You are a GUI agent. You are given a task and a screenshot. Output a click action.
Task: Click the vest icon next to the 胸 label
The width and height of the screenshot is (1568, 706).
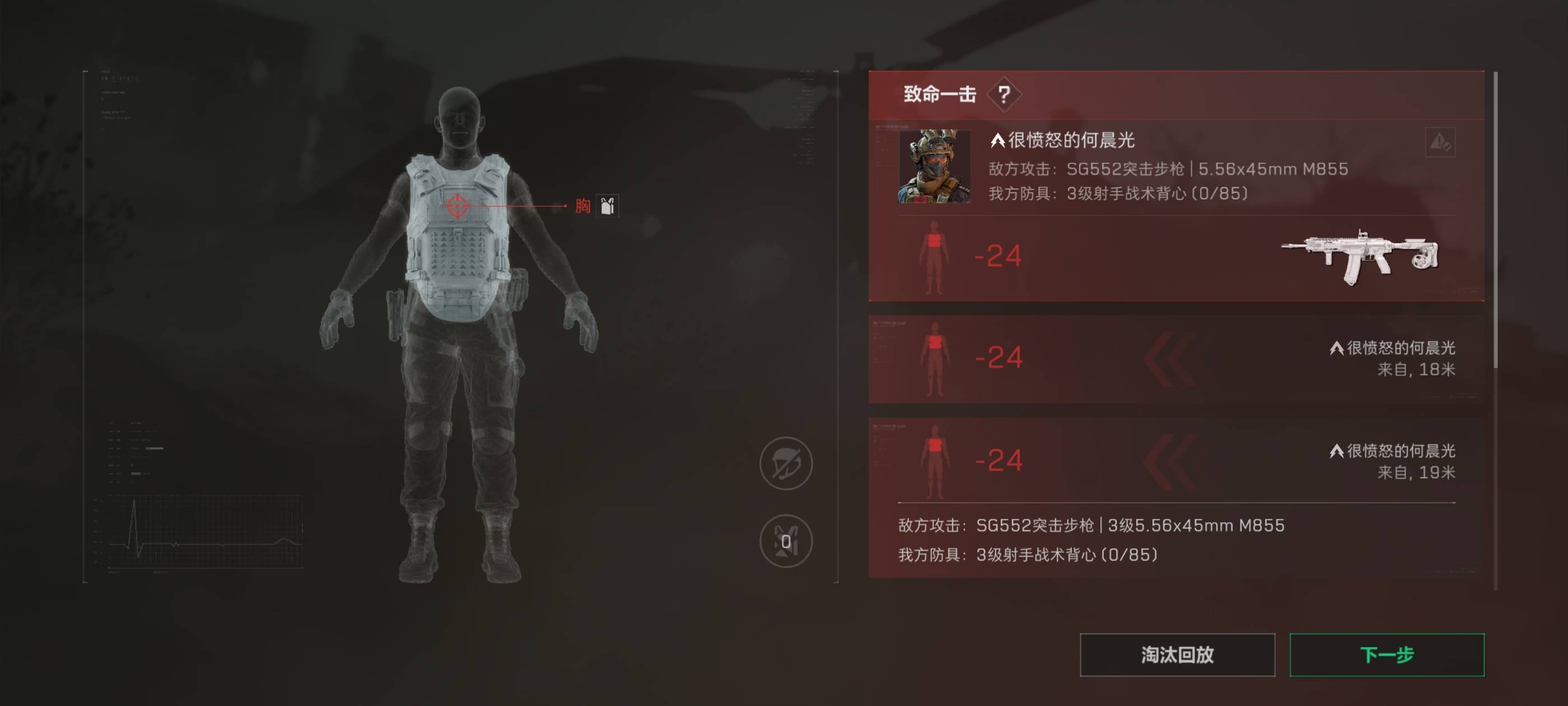point(607,207)
